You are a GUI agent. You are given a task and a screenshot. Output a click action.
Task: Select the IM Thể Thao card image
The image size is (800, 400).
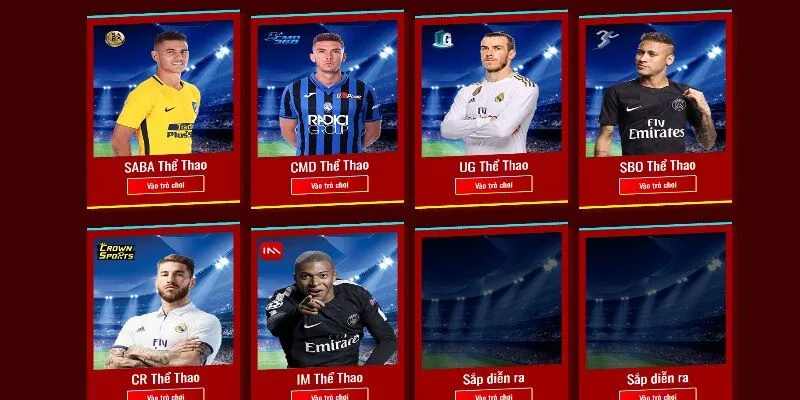pos(329,300)
